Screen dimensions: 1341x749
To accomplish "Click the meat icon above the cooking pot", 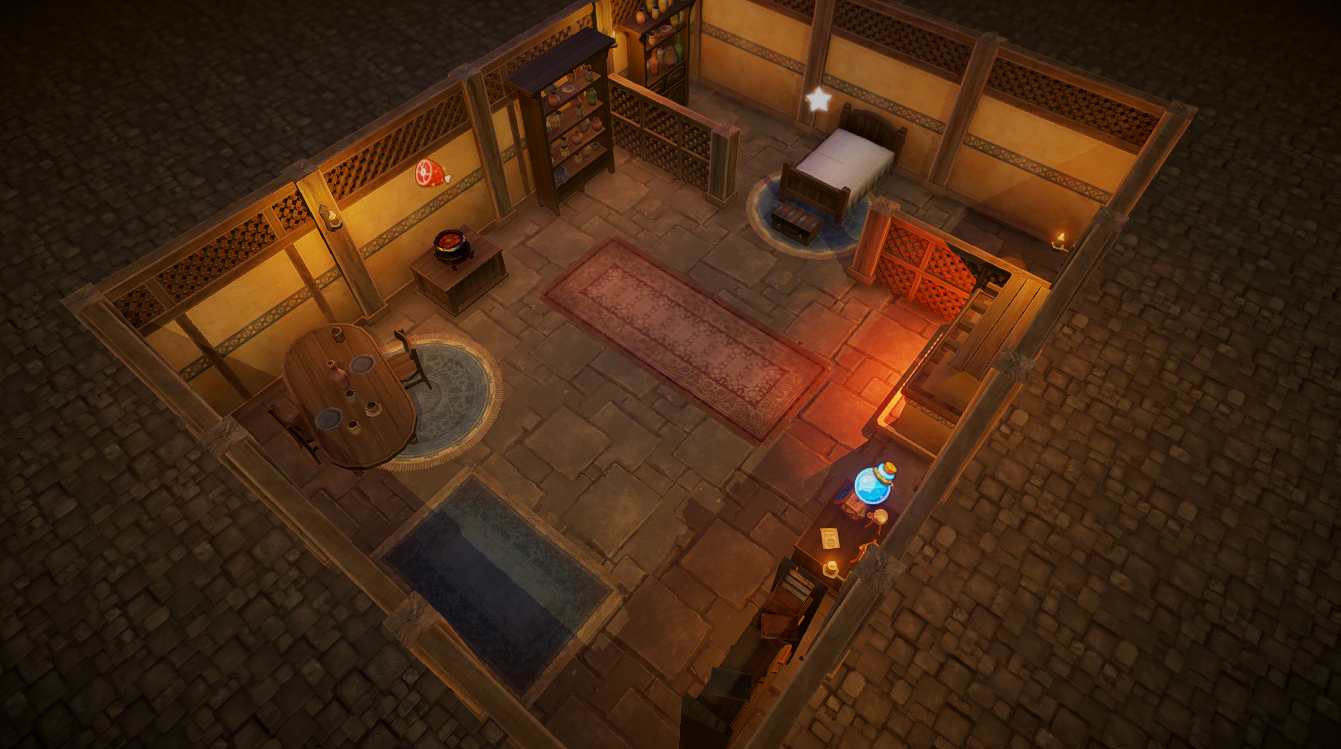I will [x=431, y=173].
